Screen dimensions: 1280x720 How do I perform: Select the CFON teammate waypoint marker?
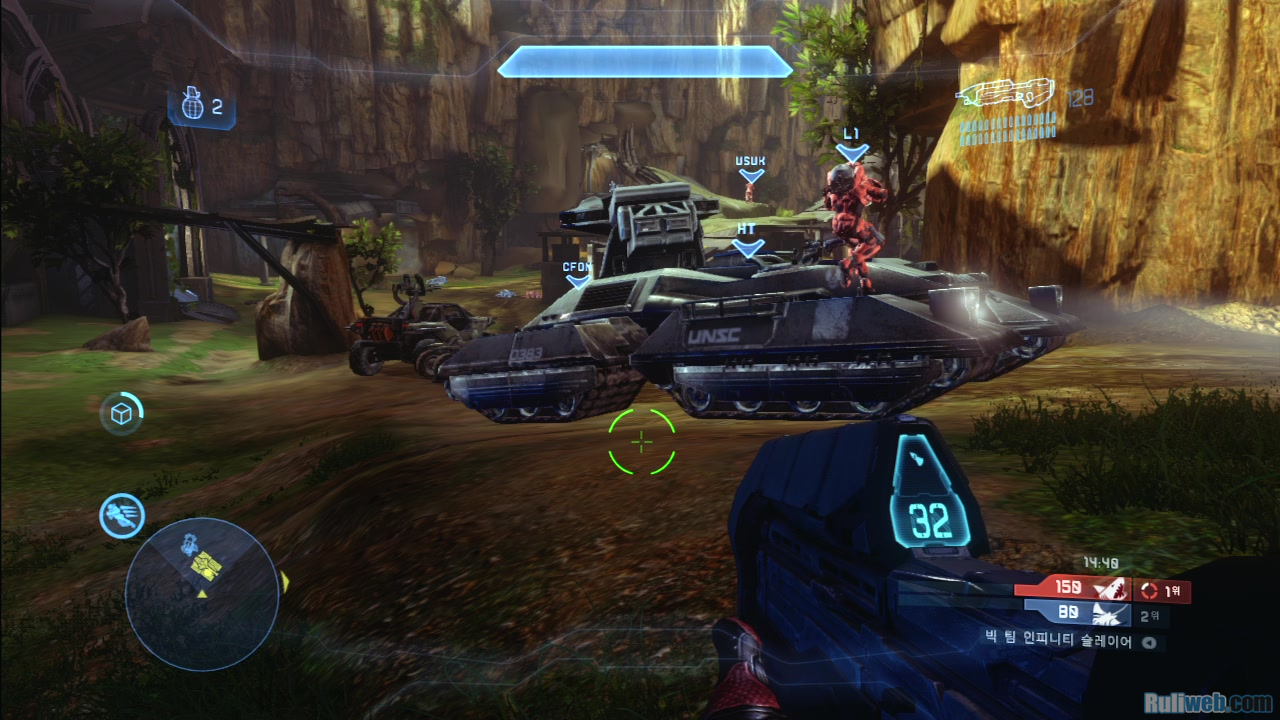[578, 275]
